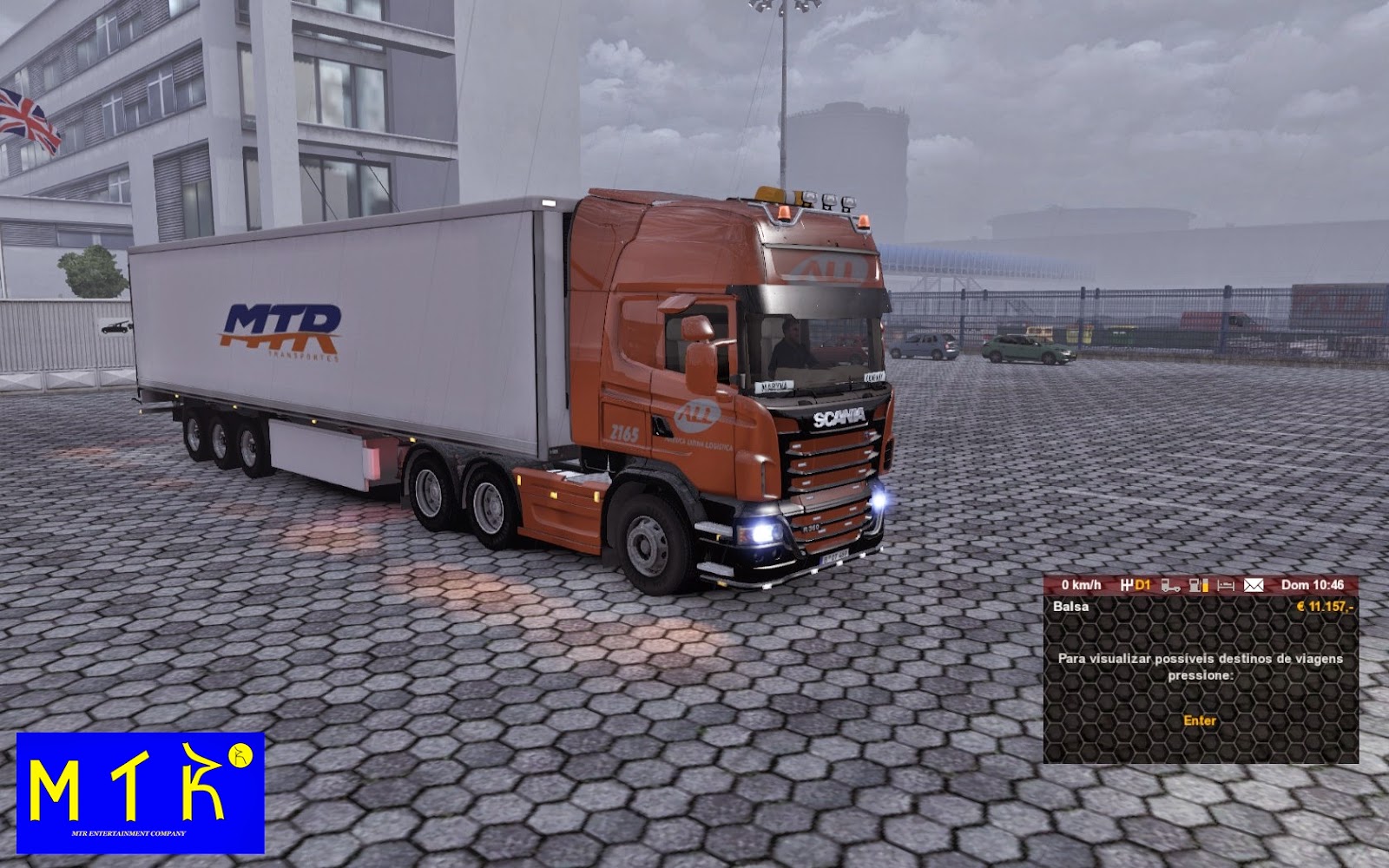Toggle the mail notification indicator
The height and width of the screenshot is (868, 1389).
pyautogui.click(x=1254, y=585)
